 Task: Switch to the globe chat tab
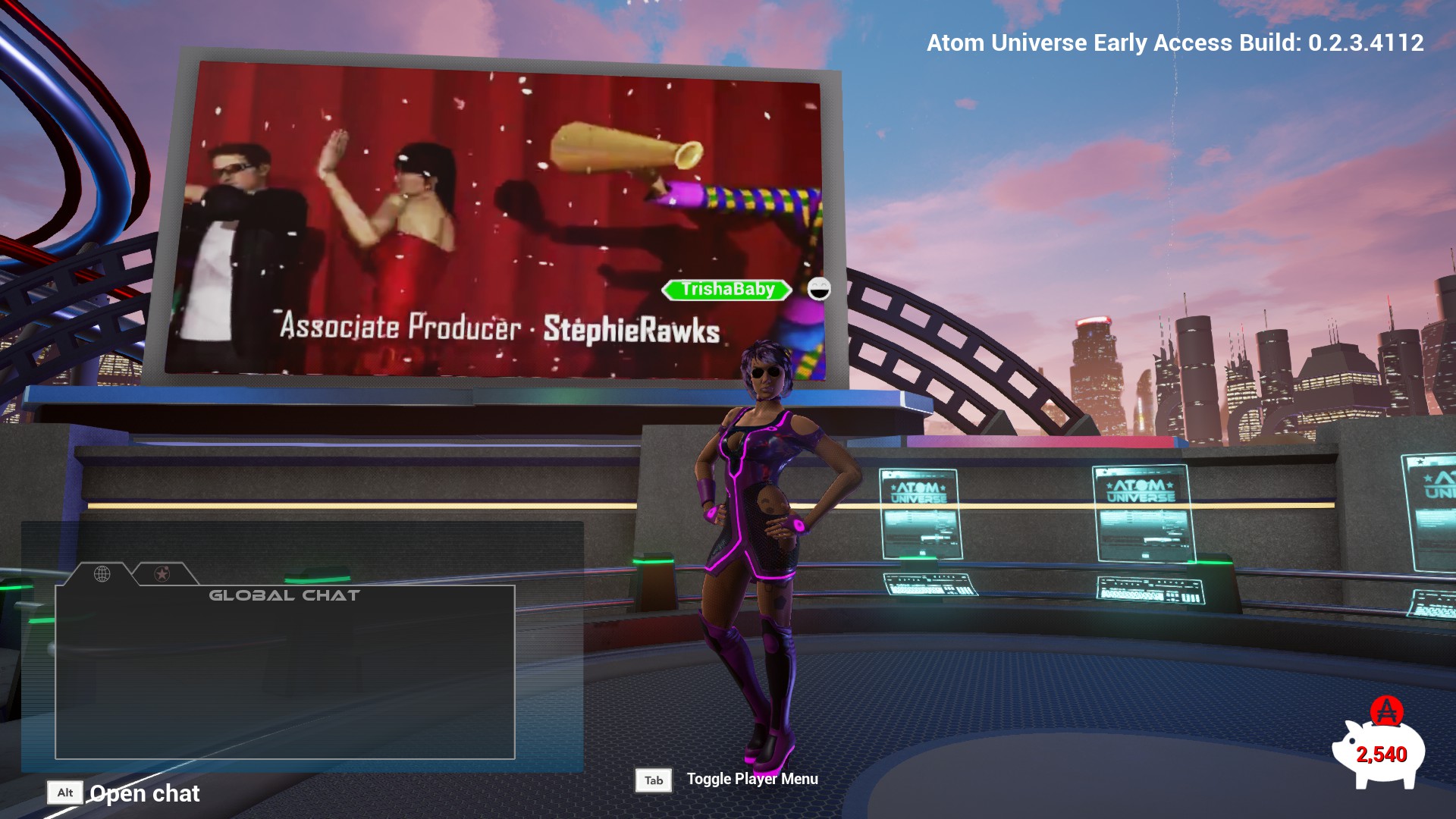tap(102, 574)
